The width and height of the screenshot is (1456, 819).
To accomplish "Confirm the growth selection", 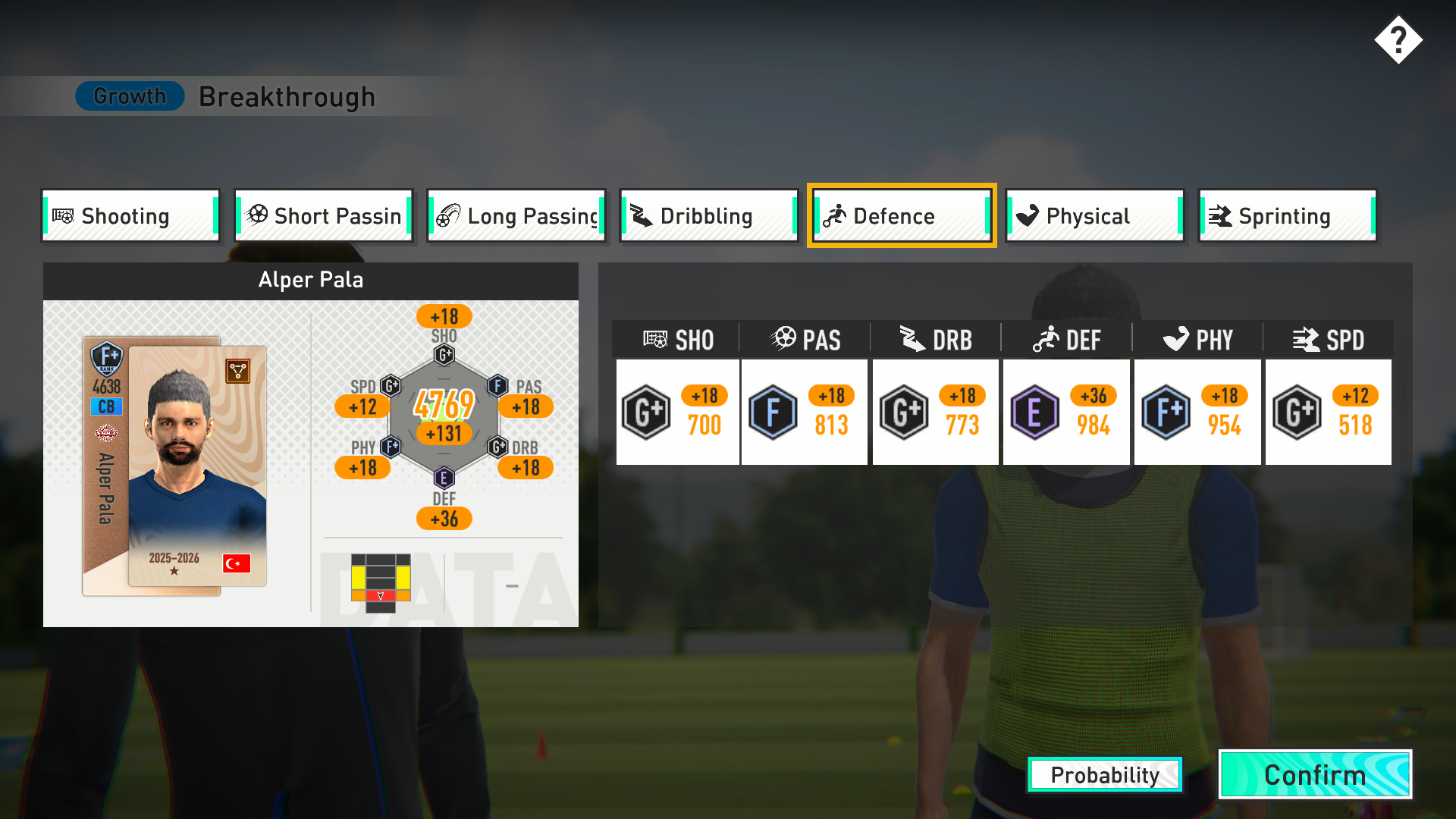I will 1315,775.
